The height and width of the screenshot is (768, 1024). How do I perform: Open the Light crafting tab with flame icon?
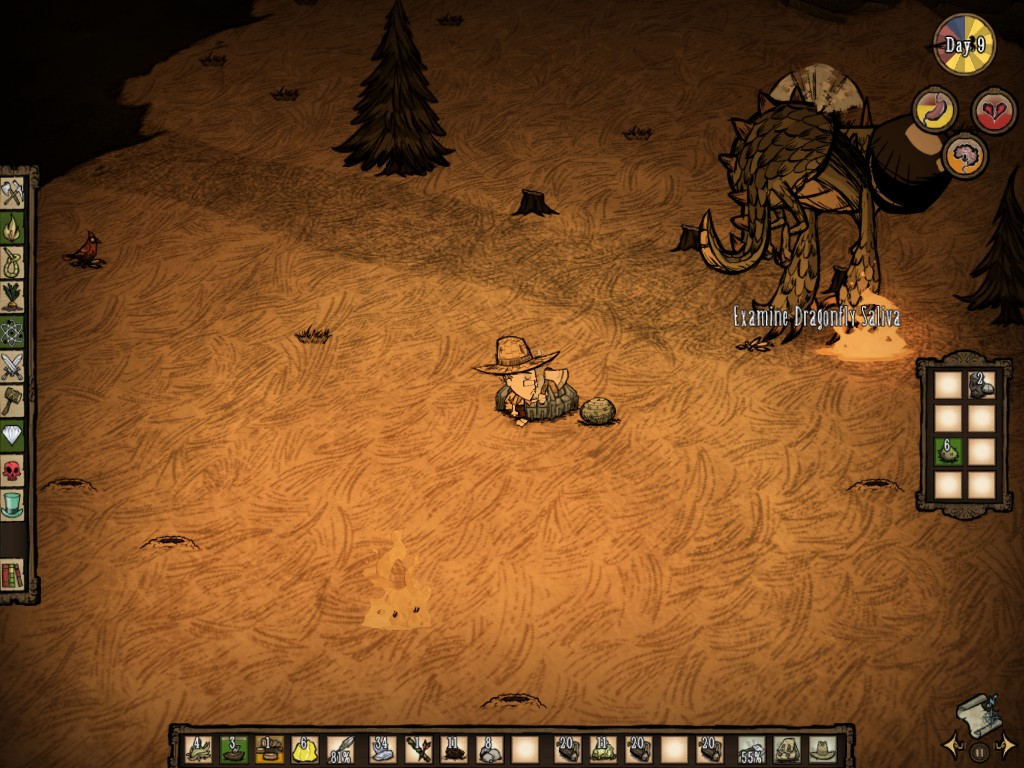[12, 227]
